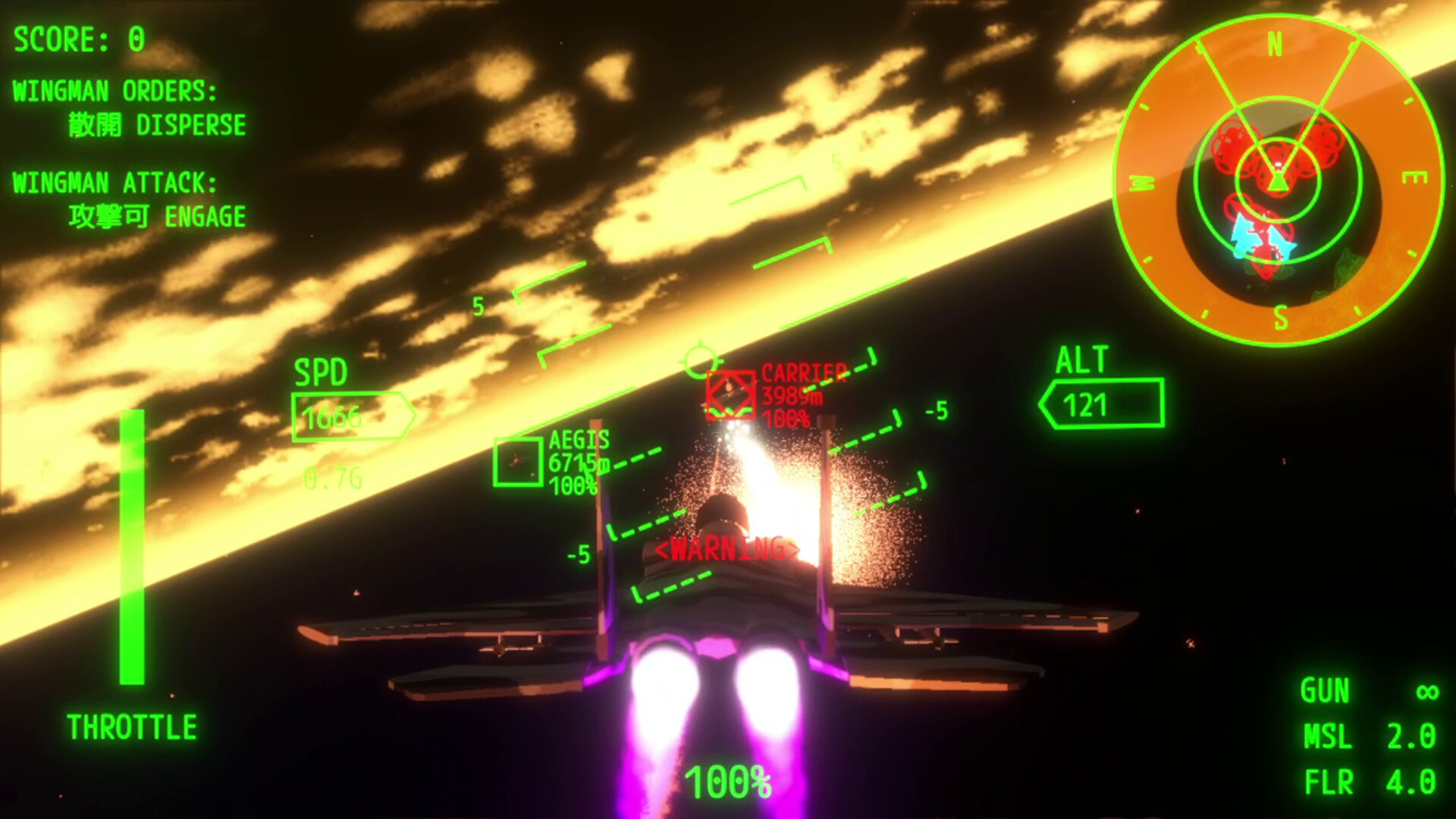
Task: Click the AEGIS target box
Action: [x=519, y=462]
